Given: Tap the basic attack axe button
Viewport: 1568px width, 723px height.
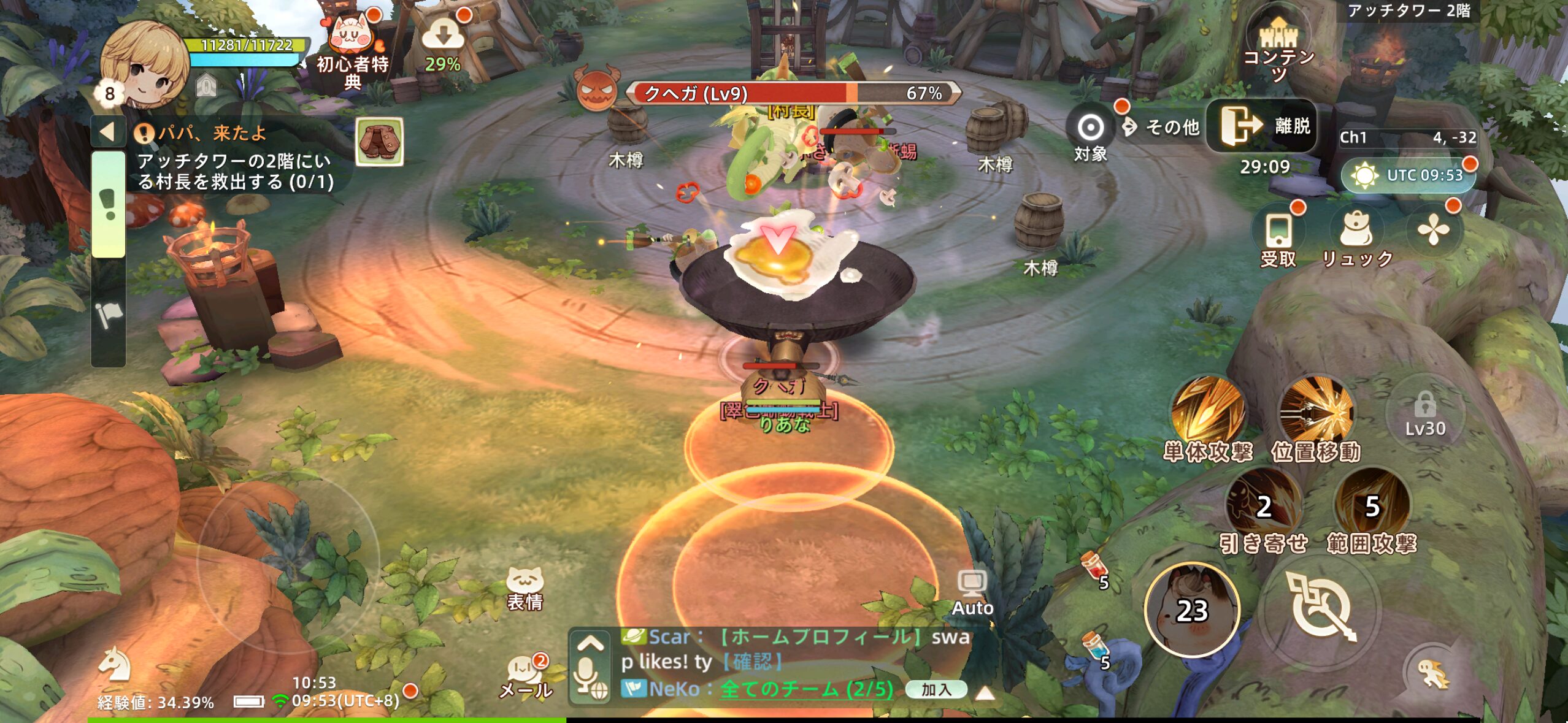Looking at the screenshot, I should tap(1320, 607).
